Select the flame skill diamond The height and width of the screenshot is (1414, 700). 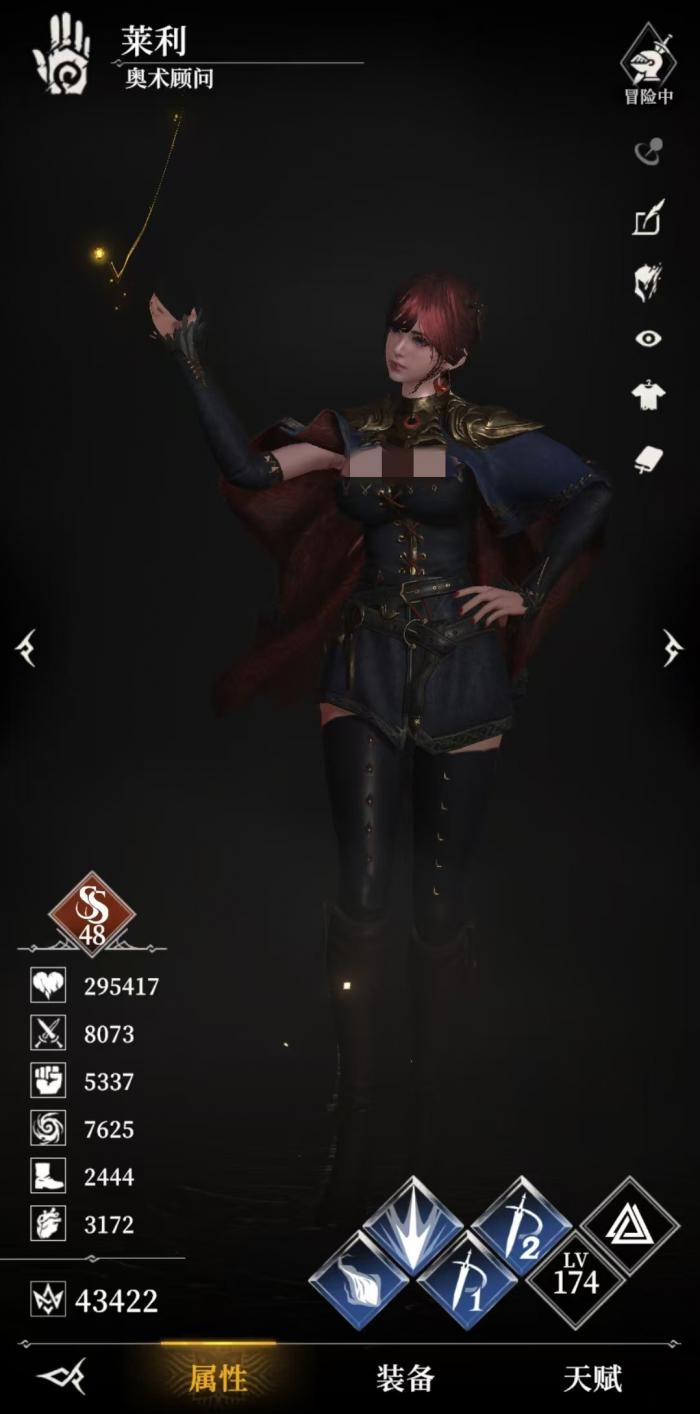[x=358, y=1280]
